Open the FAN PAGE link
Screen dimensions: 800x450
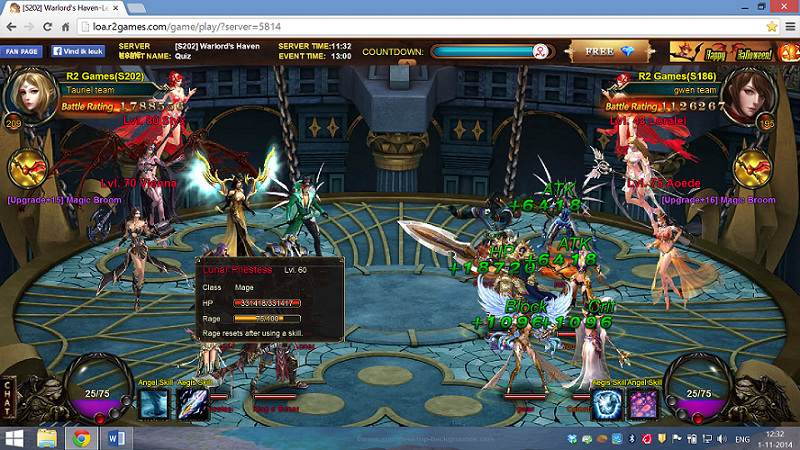point(22,51)
